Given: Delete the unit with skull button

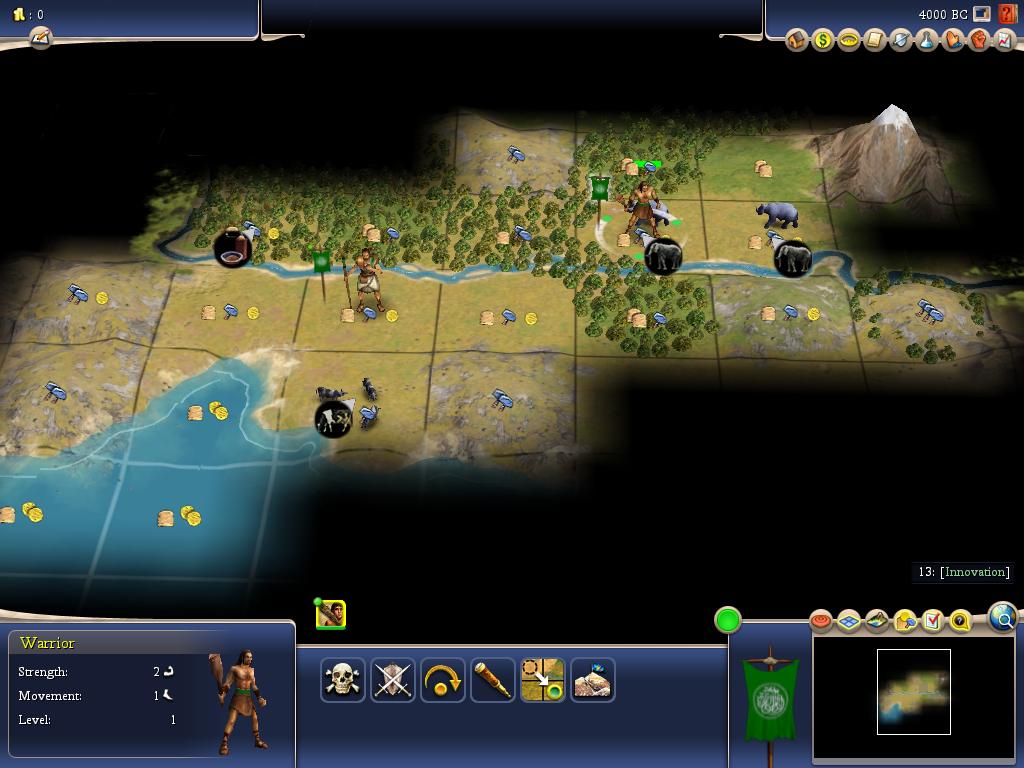Looking at the screenshot, I should 343,680.
